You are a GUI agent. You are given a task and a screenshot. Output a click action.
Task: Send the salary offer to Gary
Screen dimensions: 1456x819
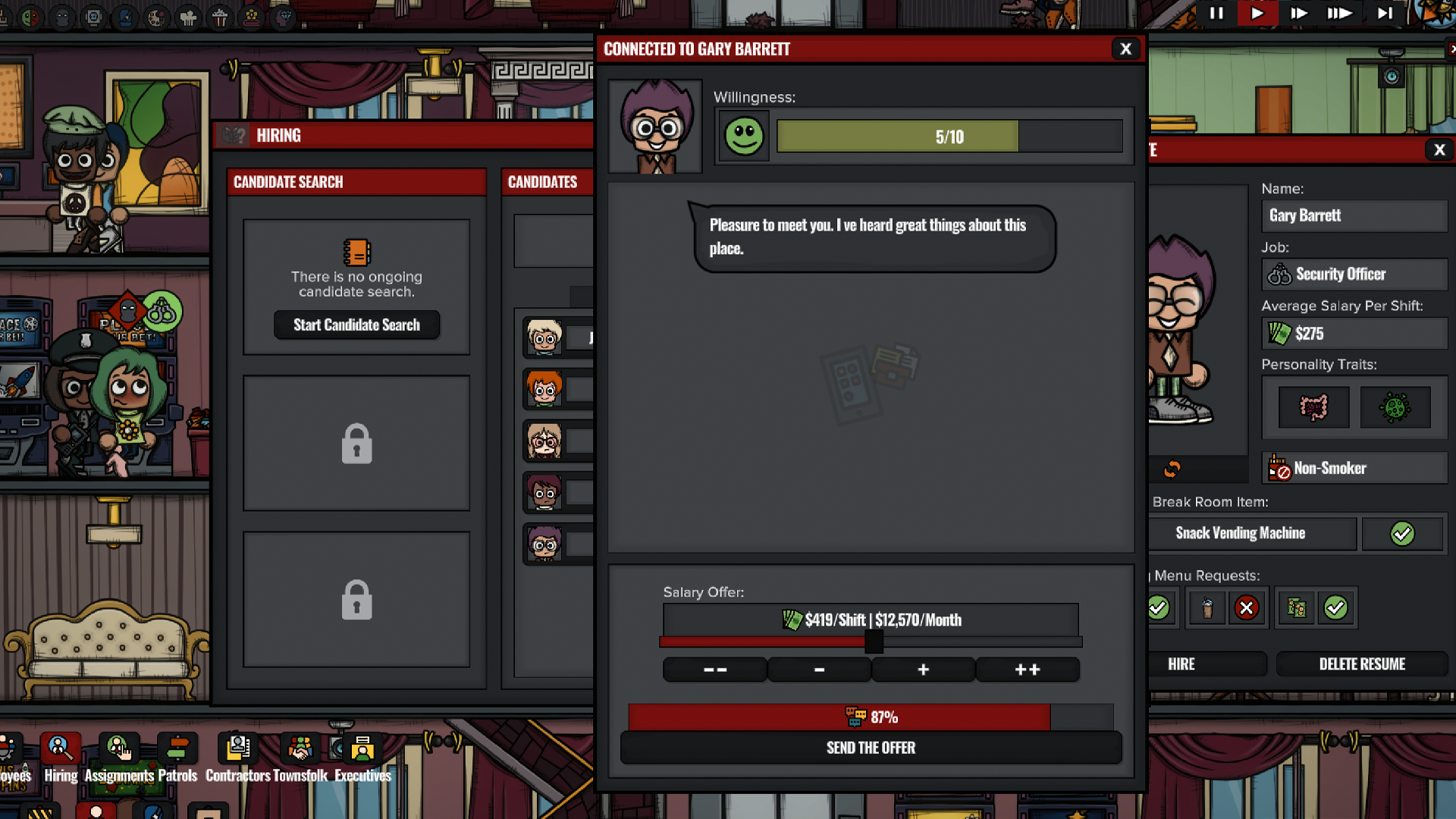pyautogui.click(x=871, y=748)
